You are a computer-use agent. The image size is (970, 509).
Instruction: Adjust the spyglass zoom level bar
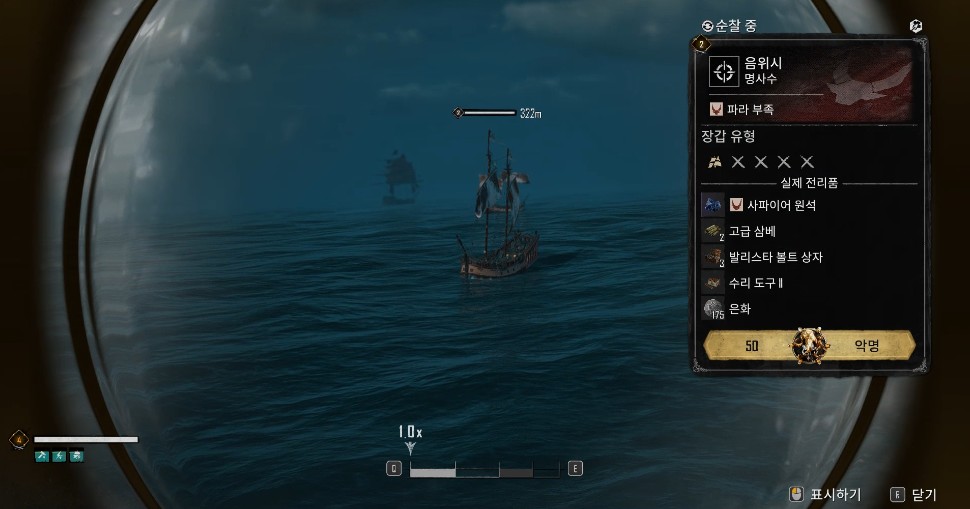(x=484, y=469)
